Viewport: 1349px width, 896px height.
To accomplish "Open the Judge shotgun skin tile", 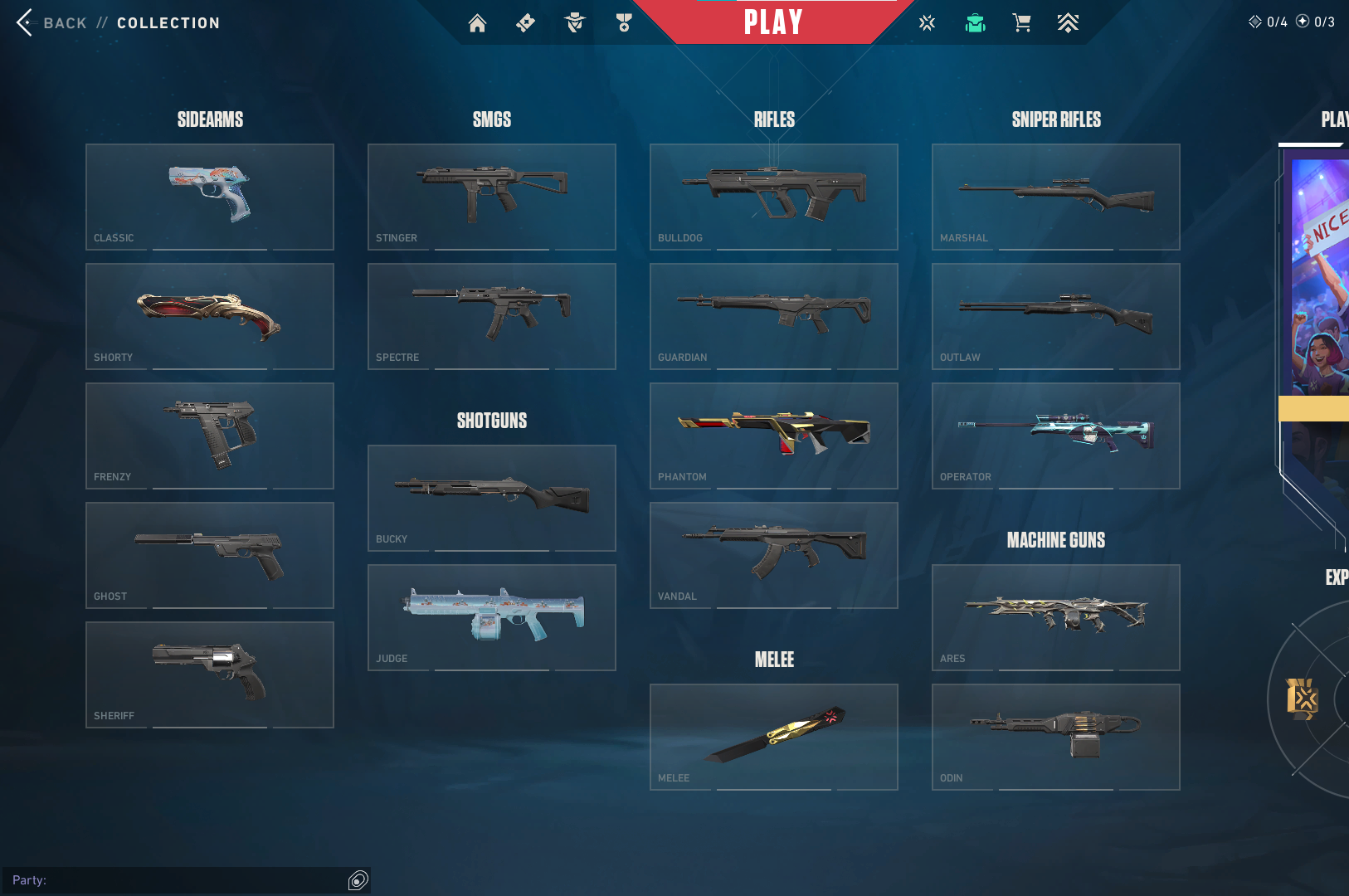I will click(492, 617).
